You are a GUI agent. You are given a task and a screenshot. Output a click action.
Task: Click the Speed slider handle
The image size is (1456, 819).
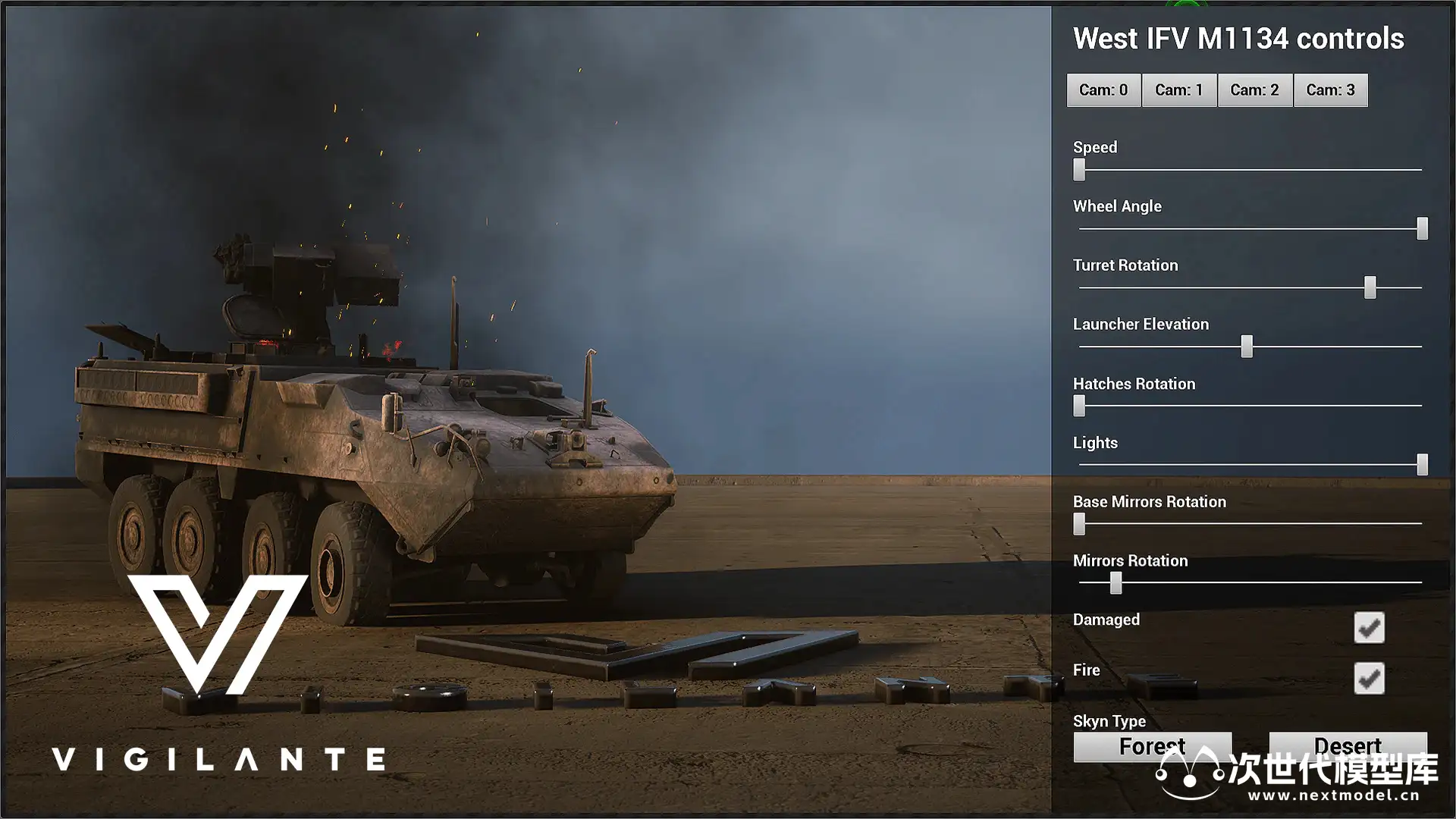click(1079, 170)
